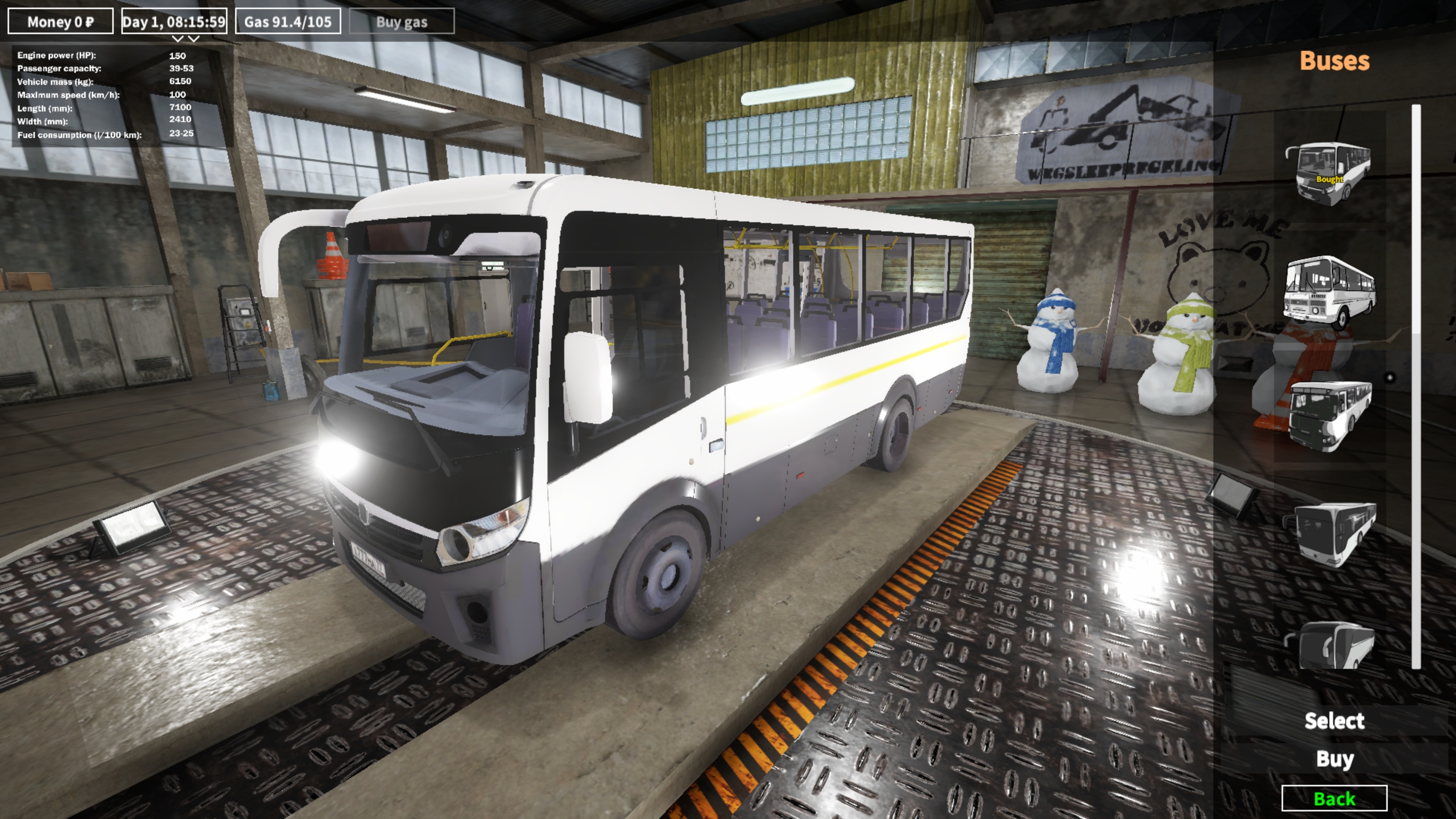The image size is (1456, 819).
Task: Click the Gas 91.4/105 fuel indicator
Action: [288, 22]
